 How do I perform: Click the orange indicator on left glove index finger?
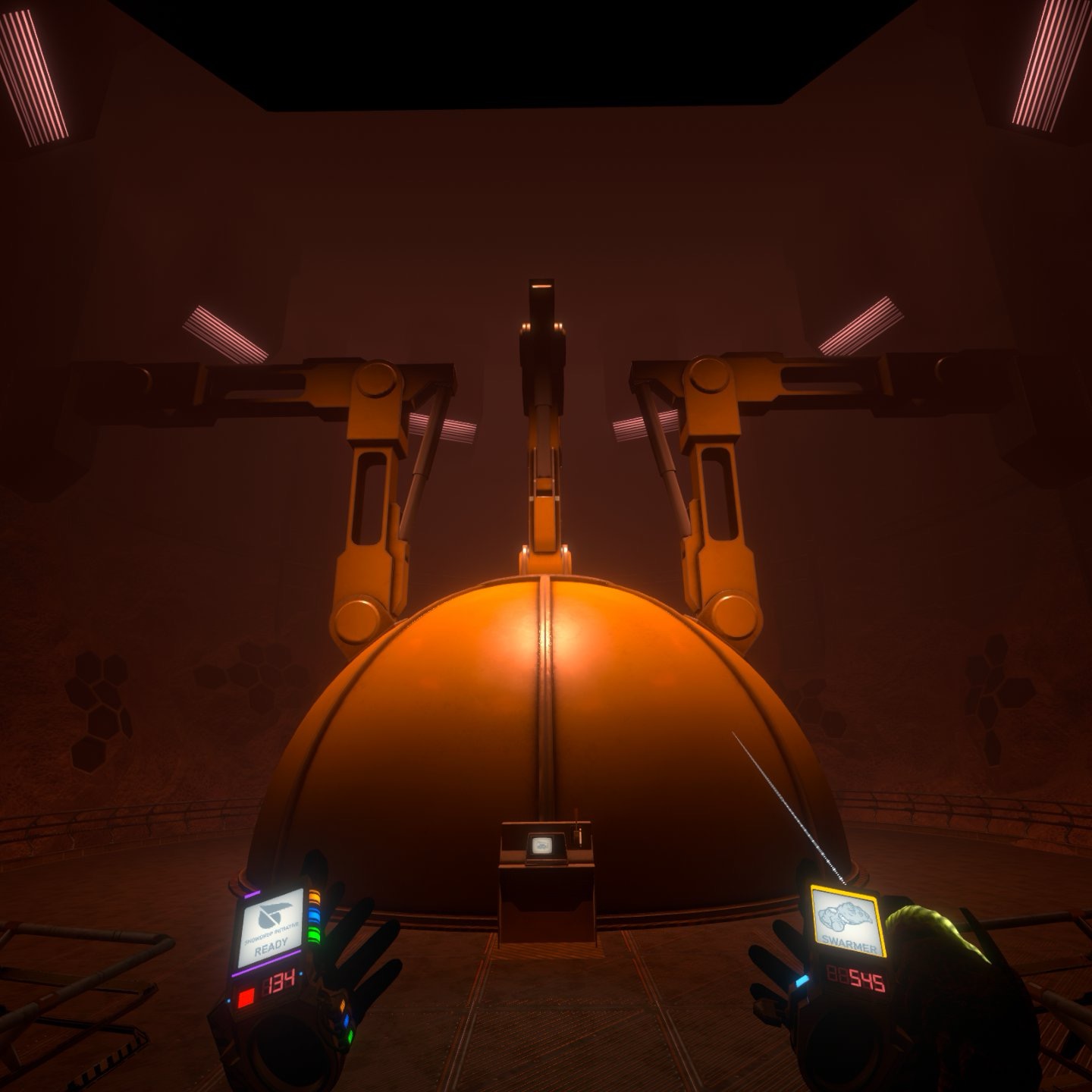314,896
